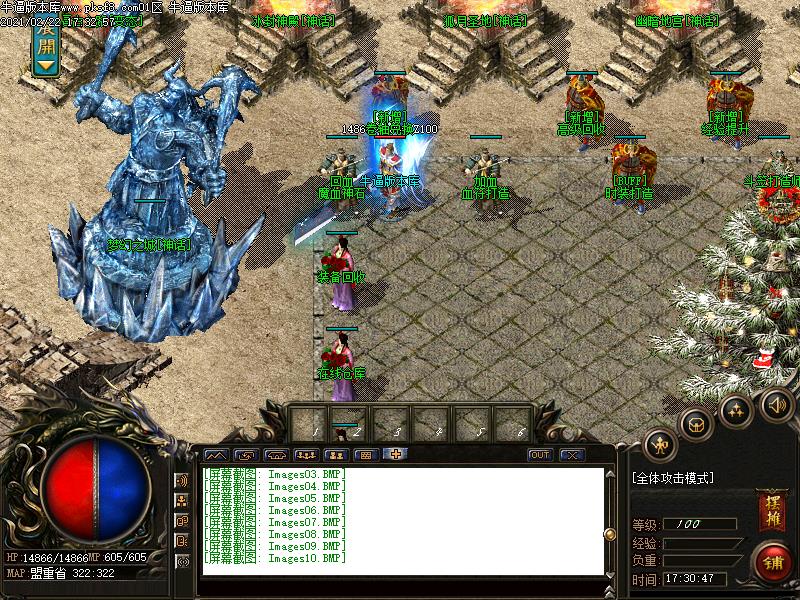
Task: Open the round red 铺 shop button
Action: click(772, 562)
